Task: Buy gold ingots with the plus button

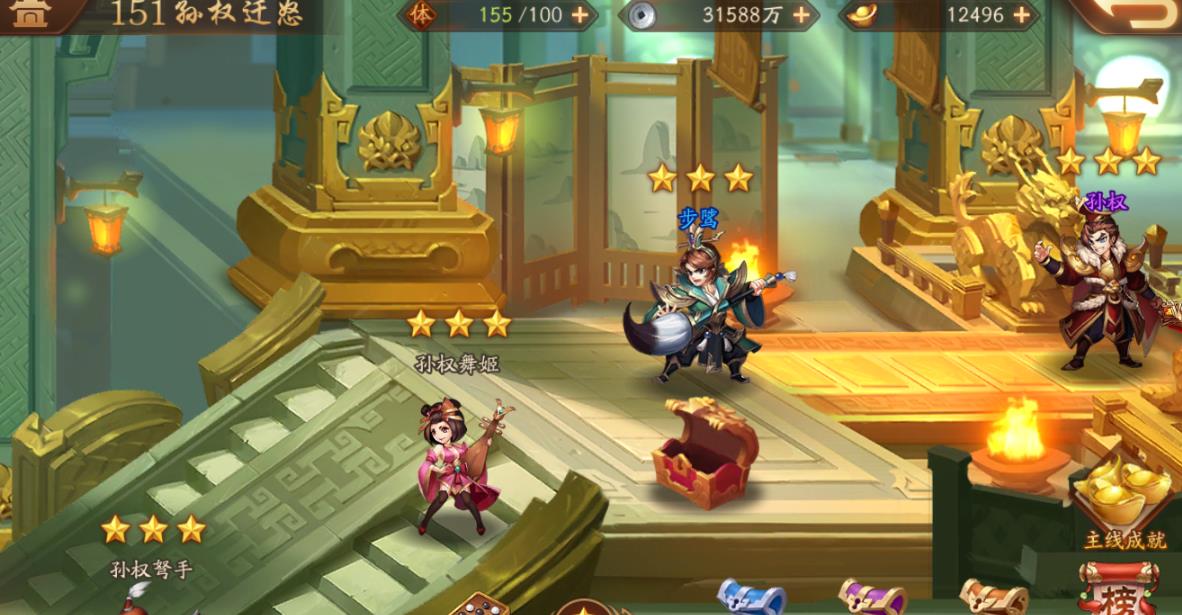Action: click(x=1021, y=15)
